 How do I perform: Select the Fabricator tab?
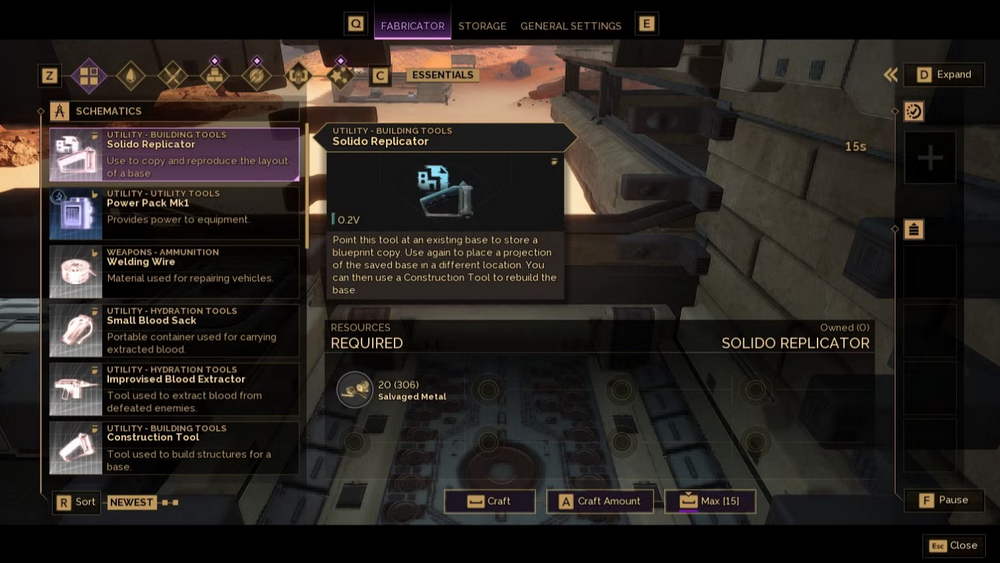coord(412,26)
